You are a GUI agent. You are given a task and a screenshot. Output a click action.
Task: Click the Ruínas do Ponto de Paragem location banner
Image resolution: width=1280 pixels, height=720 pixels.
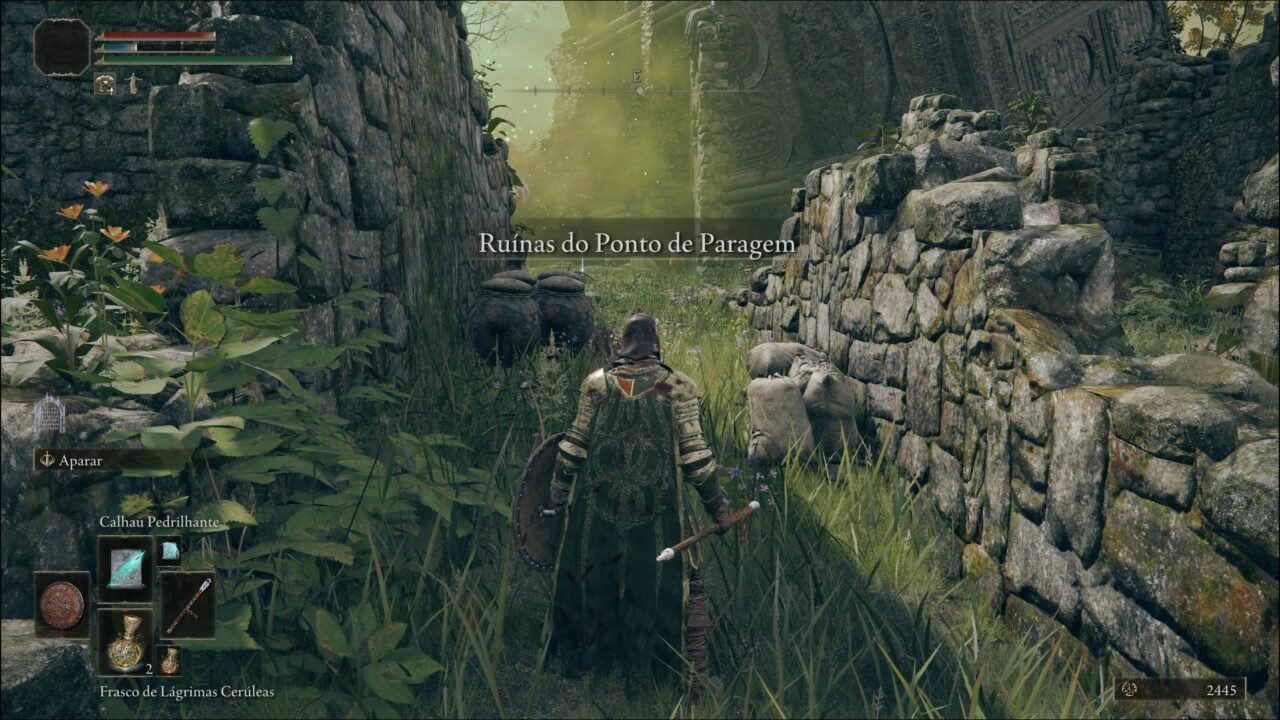pyautogui.click(x=639, y=240)
